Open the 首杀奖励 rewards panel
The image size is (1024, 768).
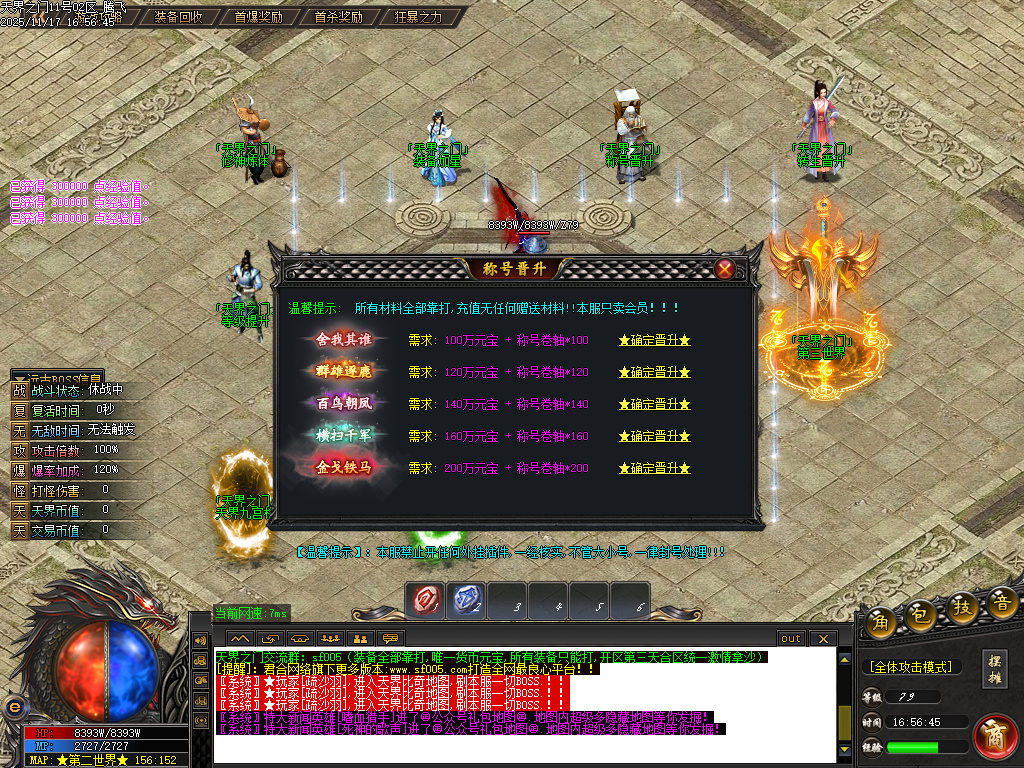click(x=338, y=17)
